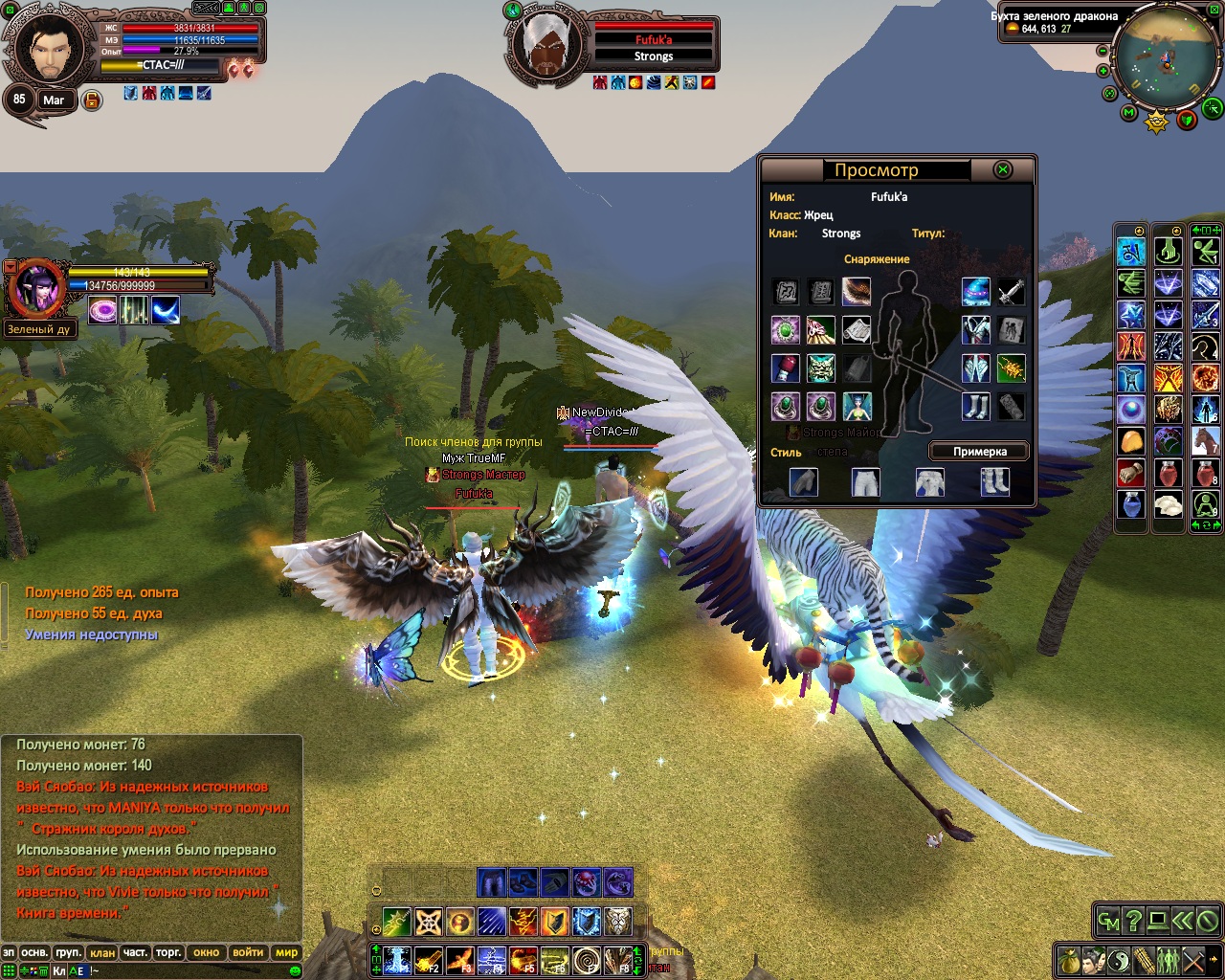Open the yin-yang skills menu icon

(x=1119, y=959)
